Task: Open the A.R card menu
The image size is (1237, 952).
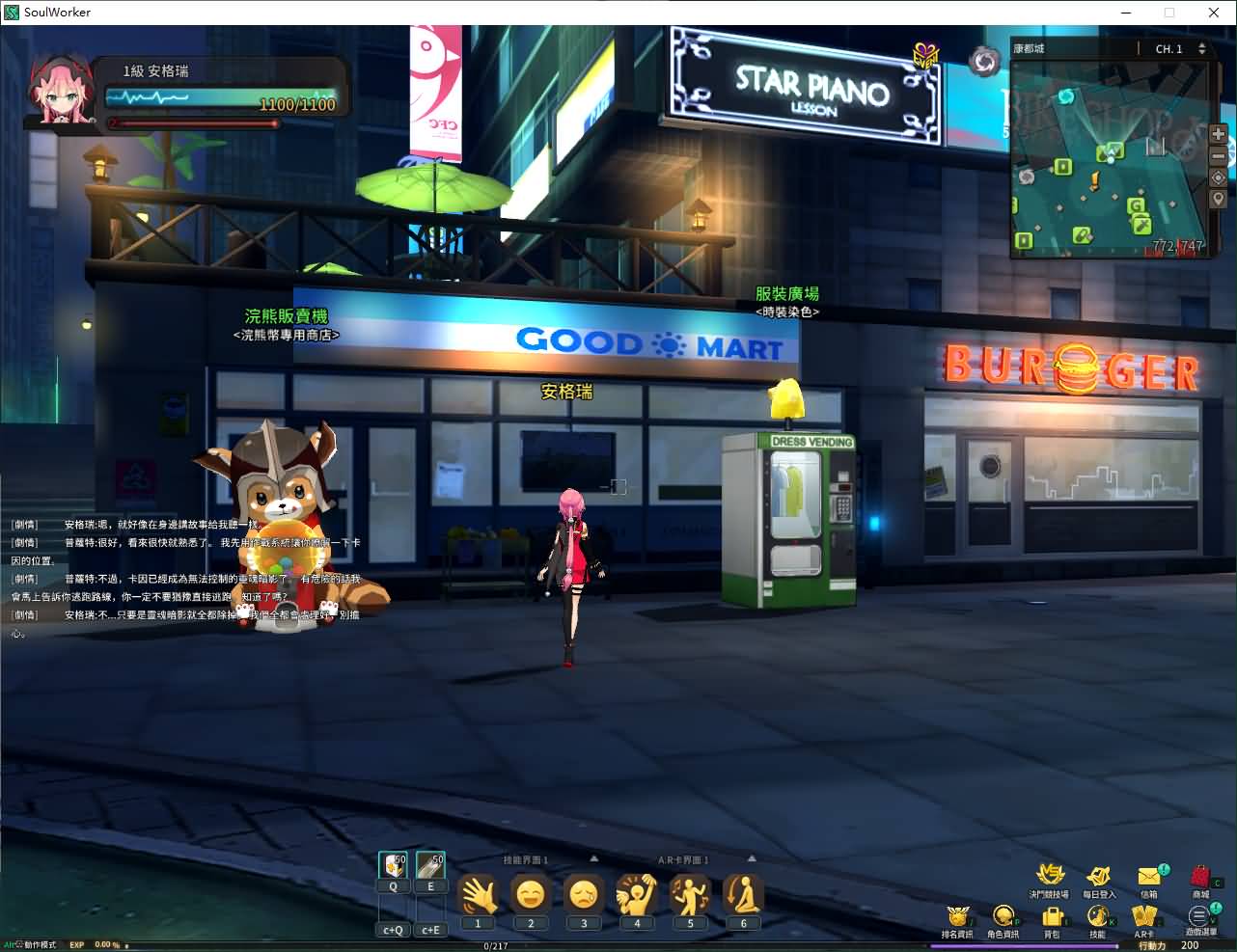Action: click(x=1144, y=917)
